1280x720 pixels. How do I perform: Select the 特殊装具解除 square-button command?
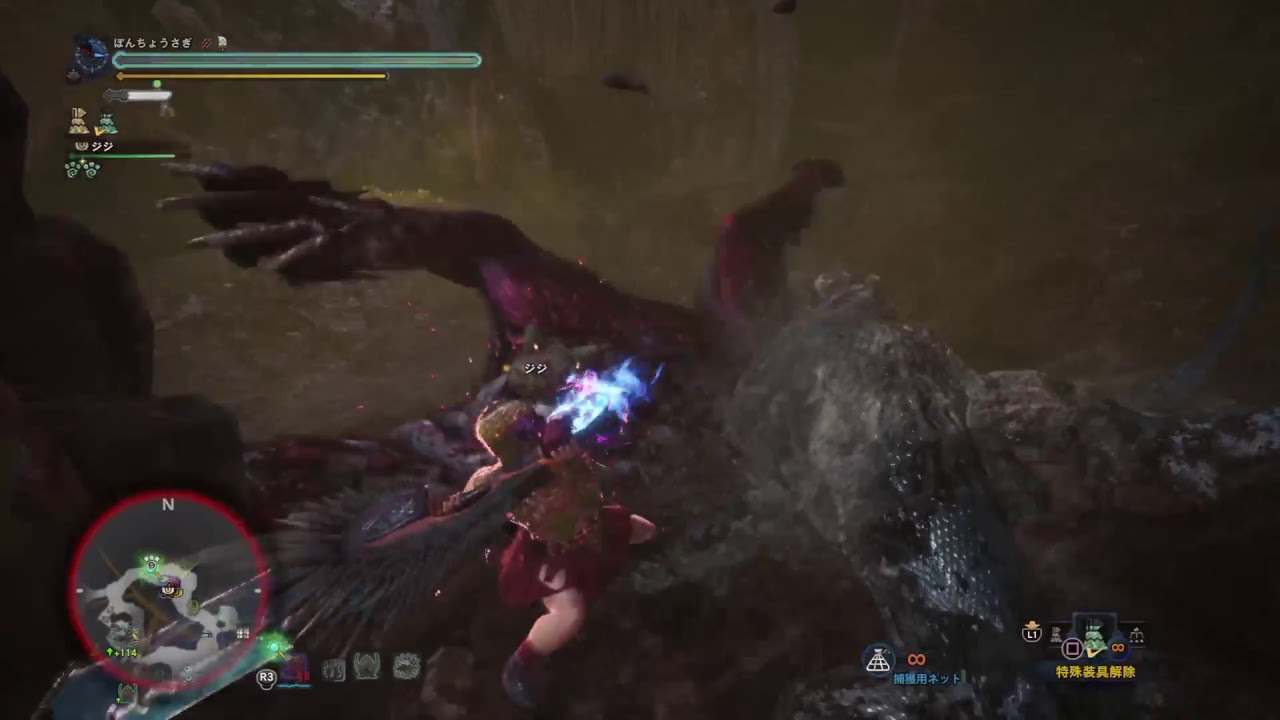pyautogui.click(x=1073, y=646)
